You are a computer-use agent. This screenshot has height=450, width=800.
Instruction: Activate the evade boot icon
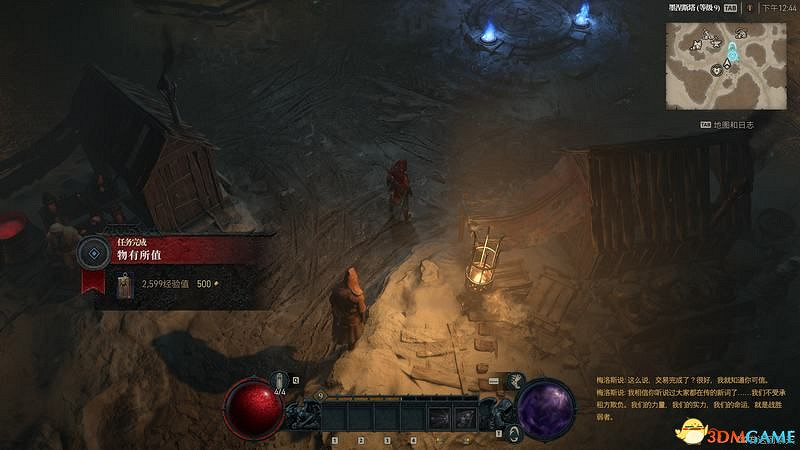pyautogui.click(x=512, y=433)
